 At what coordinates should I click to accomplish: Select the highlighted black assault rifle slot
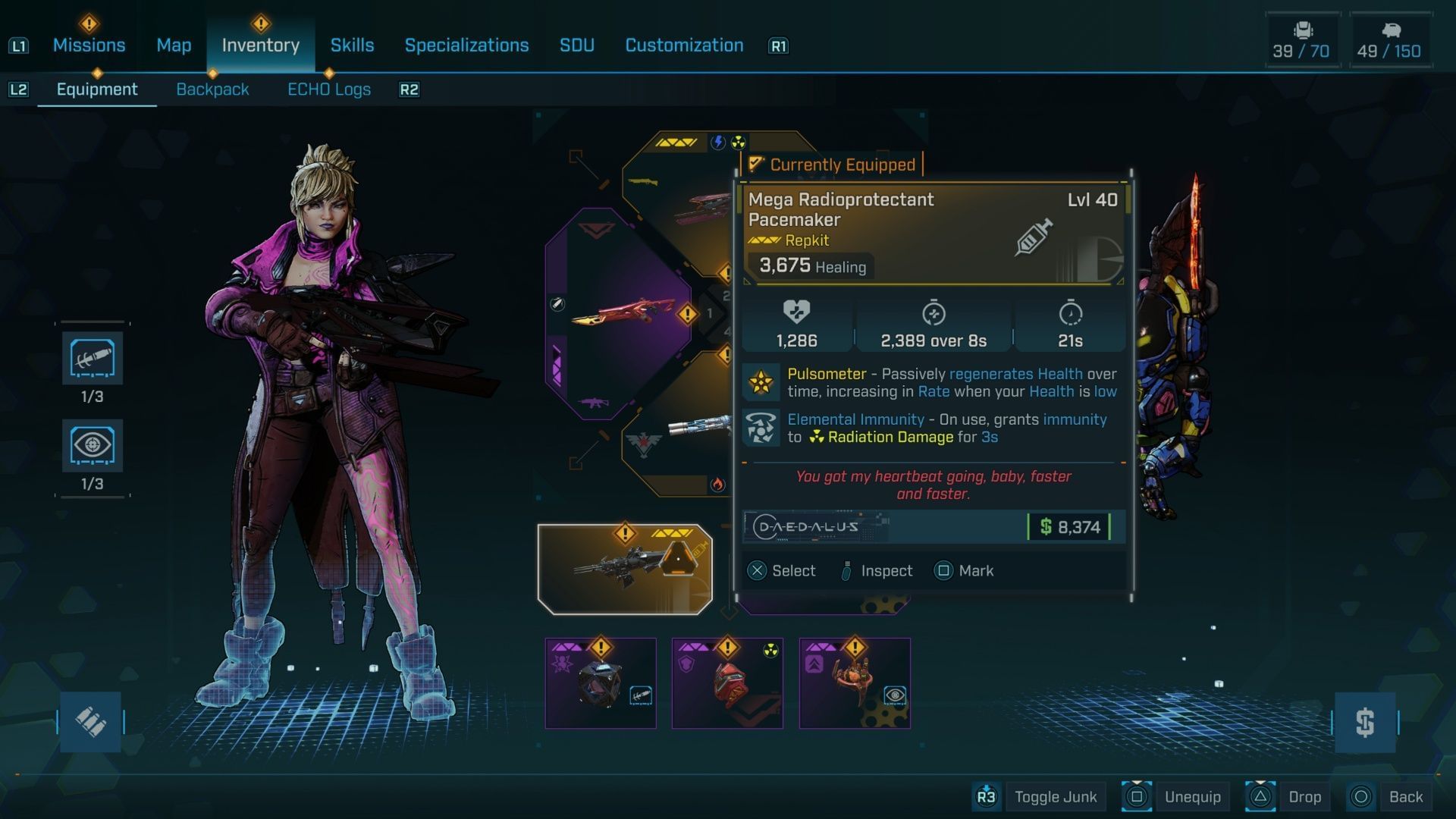click(x=625, y=569)
